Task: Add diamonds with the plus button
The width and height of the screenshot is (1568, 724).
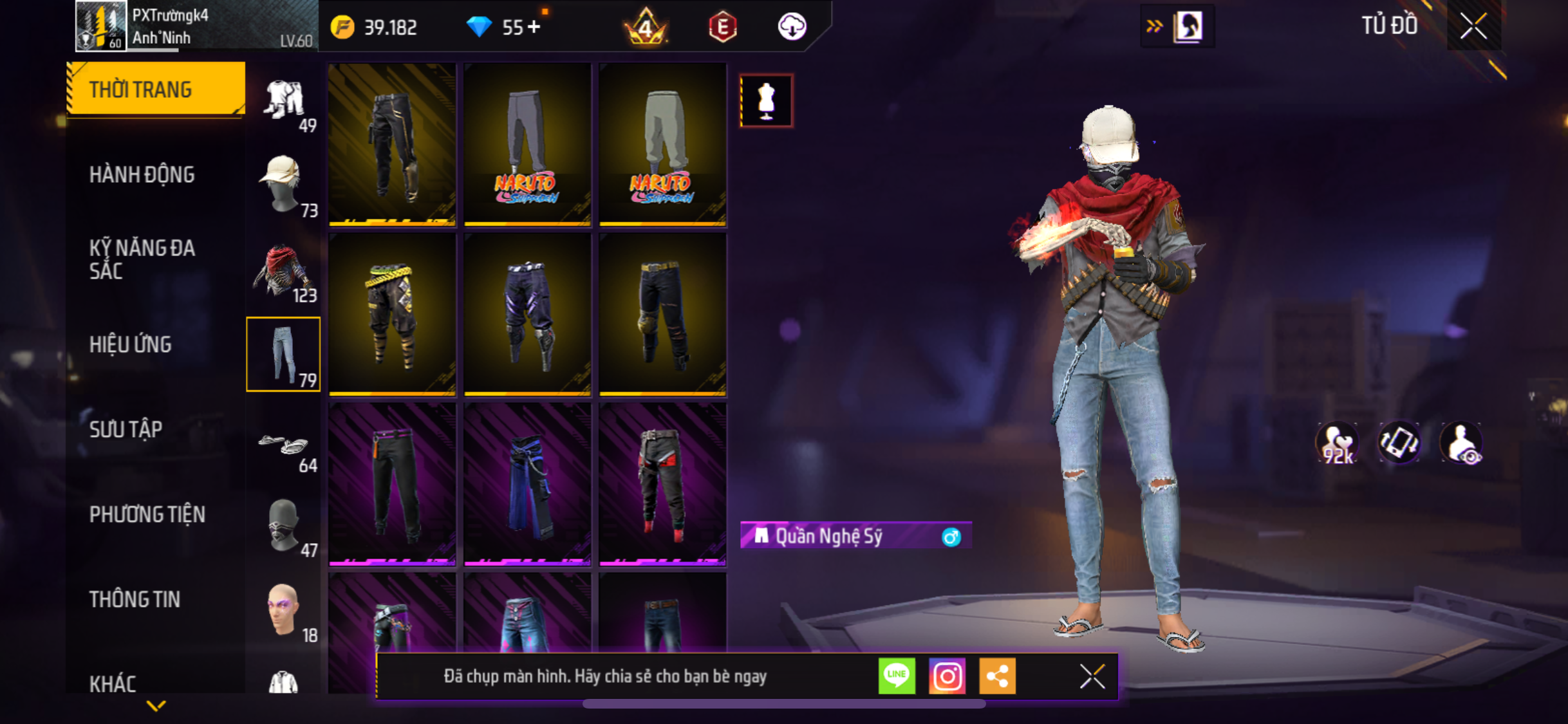Action: pyautogui.click(x=534, y=27)
